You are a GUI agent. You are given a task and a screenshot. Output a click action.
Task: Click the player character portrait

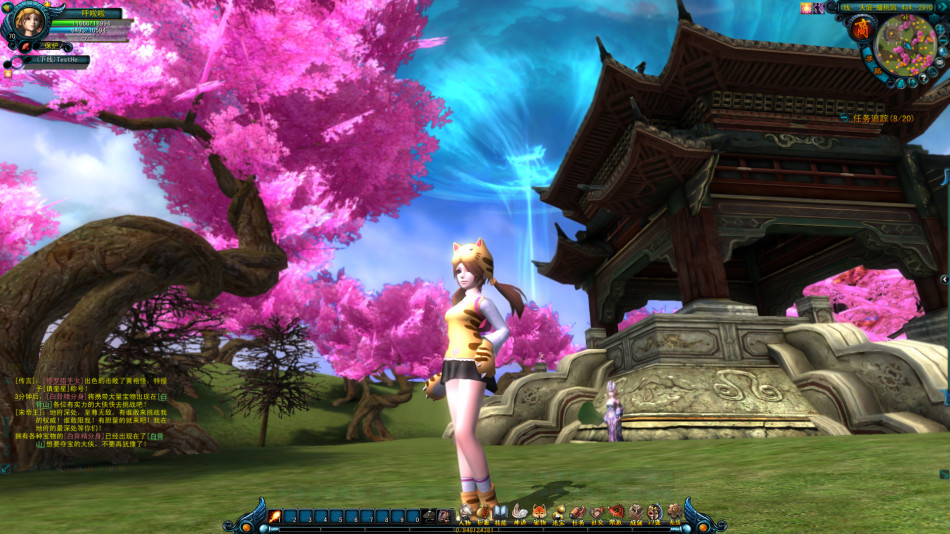[x=28, y=22]
